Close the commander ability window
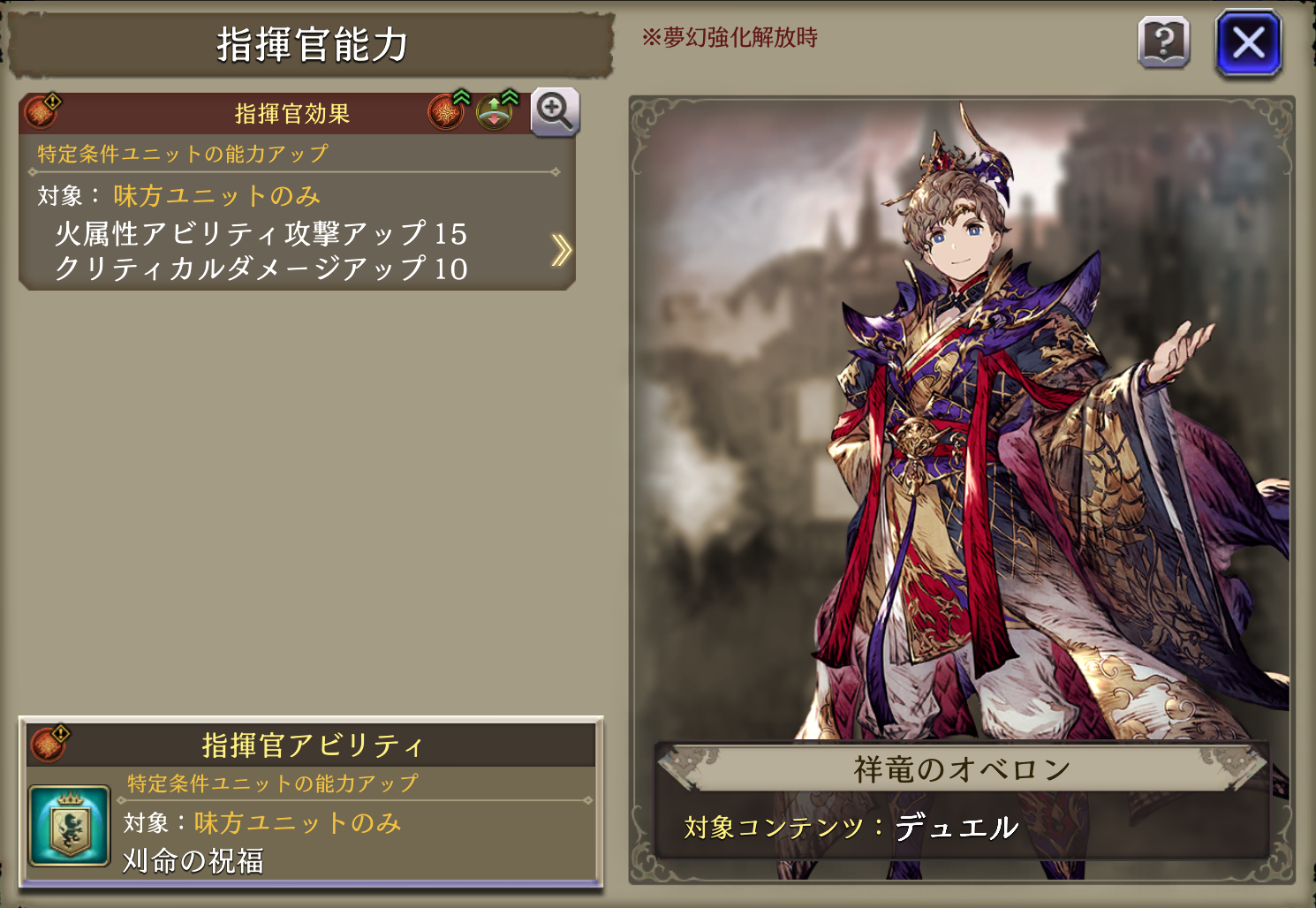This screenshot has width=1316, height=908. (1248, 42)
